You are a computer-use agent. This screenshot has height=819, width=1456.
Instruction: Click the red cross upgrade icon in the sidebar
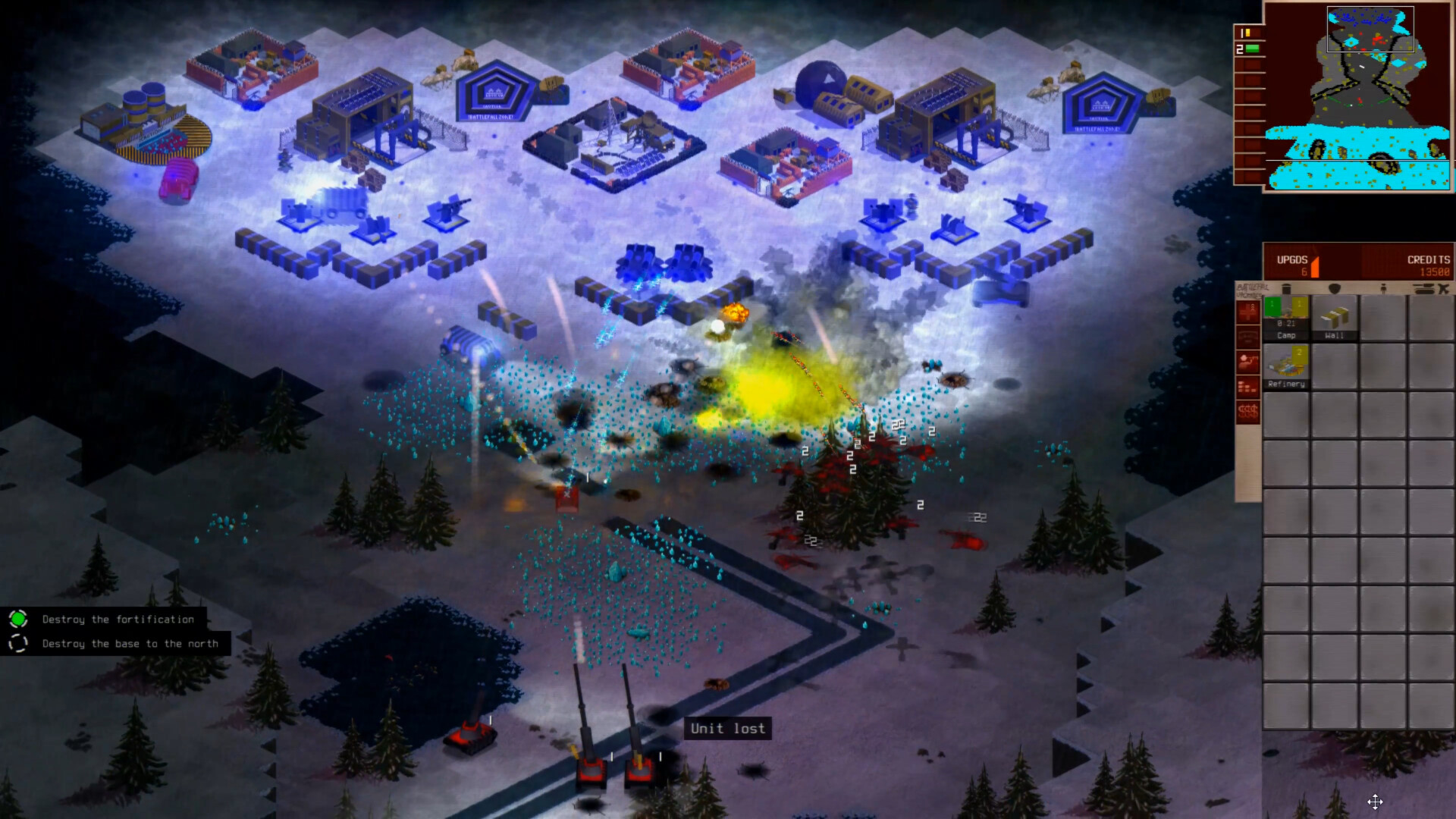1247,312
